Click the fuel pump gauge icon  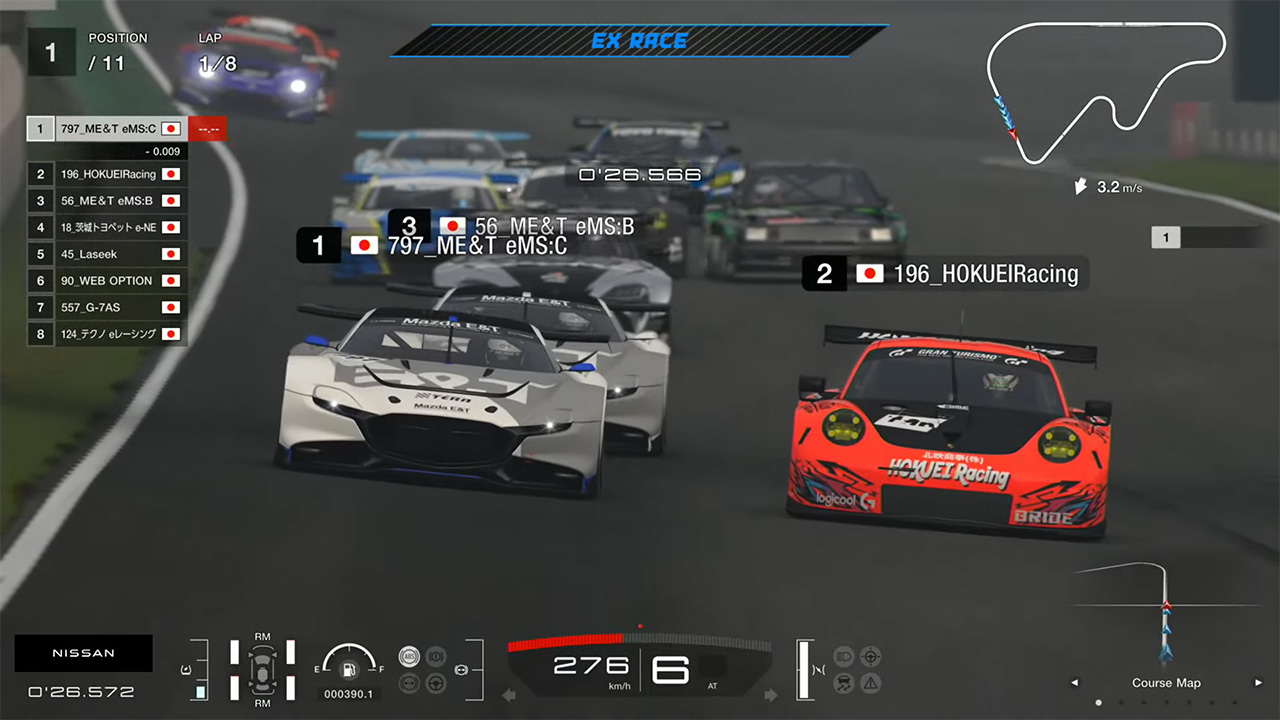(349, 669)
